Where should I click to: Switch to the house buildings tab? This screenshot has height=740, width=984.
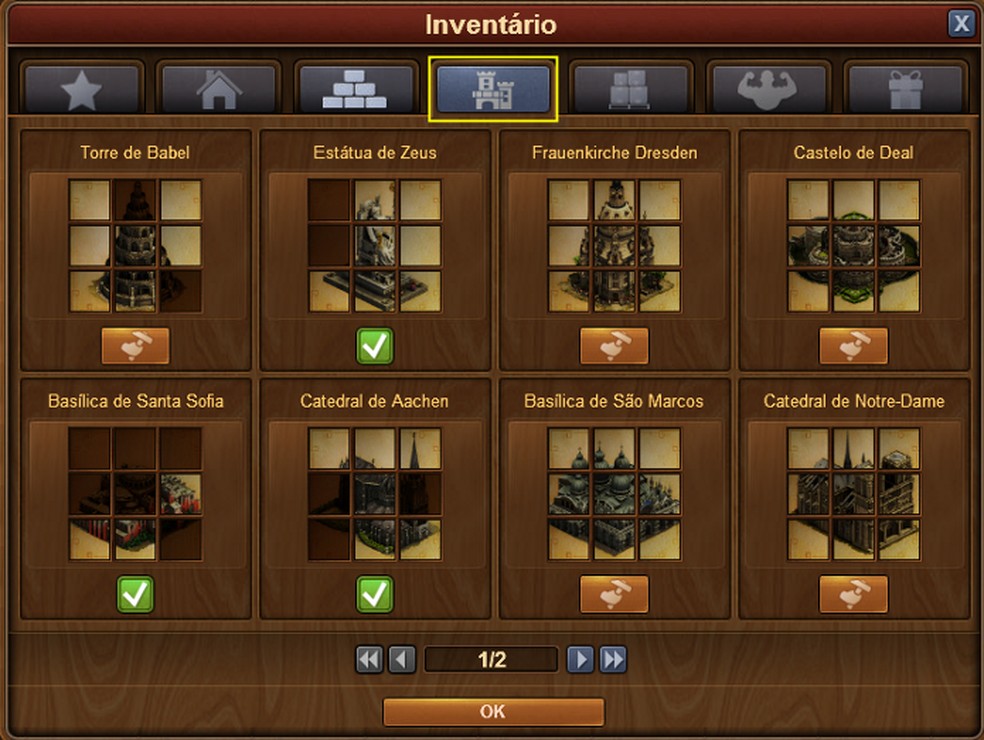click(218, 90)
